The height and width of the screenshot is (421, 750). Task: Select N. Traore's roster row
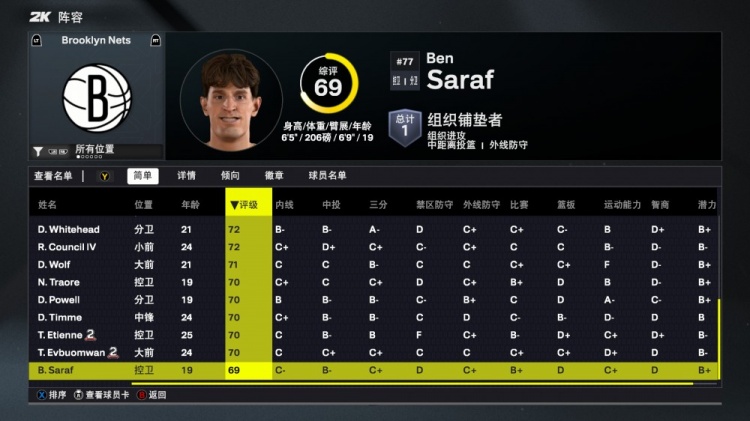pyautogui.click(x=60, y=282)
